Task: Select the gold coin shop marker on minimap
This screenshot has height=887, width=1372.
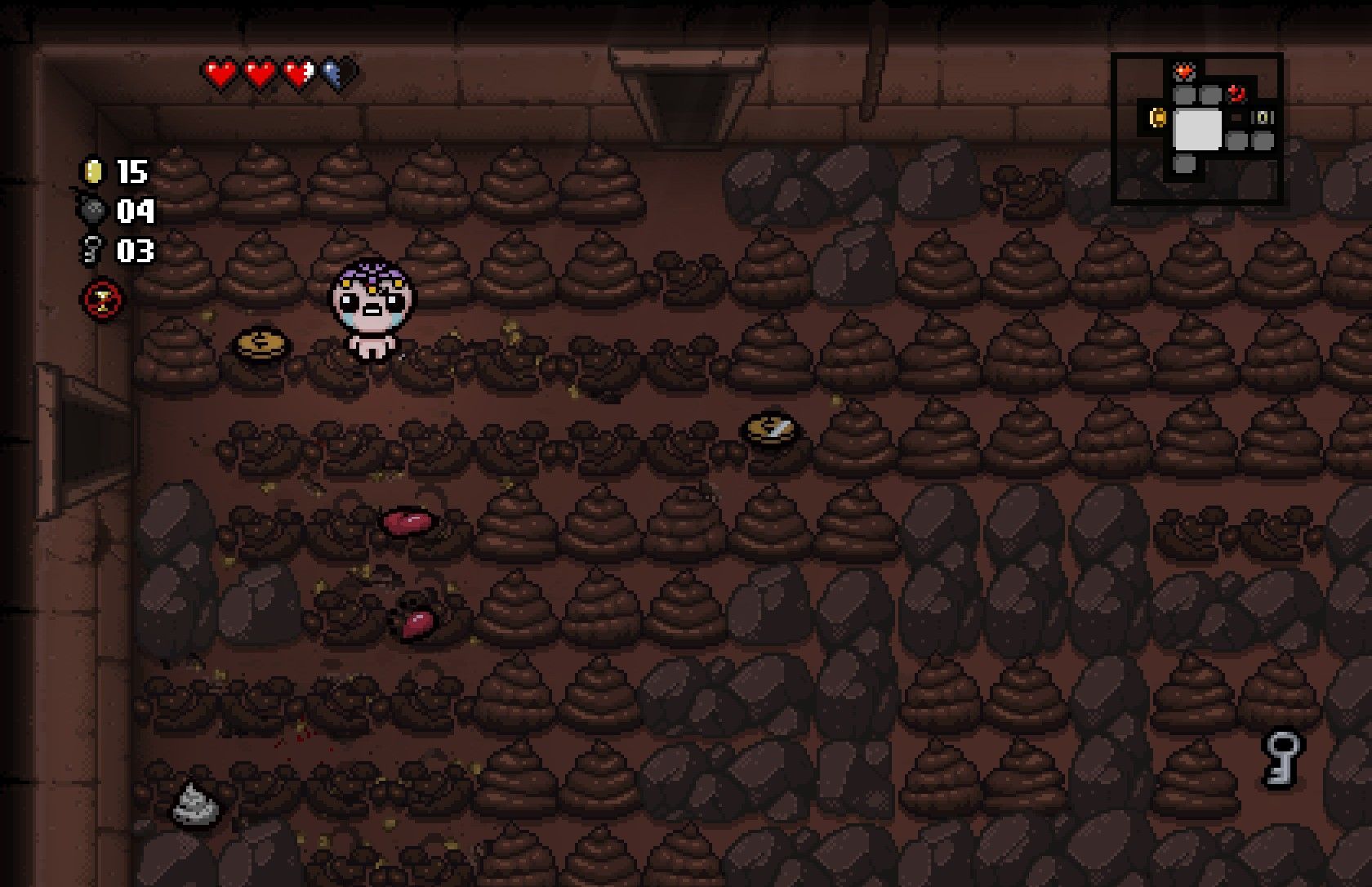Action: coord(1157,118)
